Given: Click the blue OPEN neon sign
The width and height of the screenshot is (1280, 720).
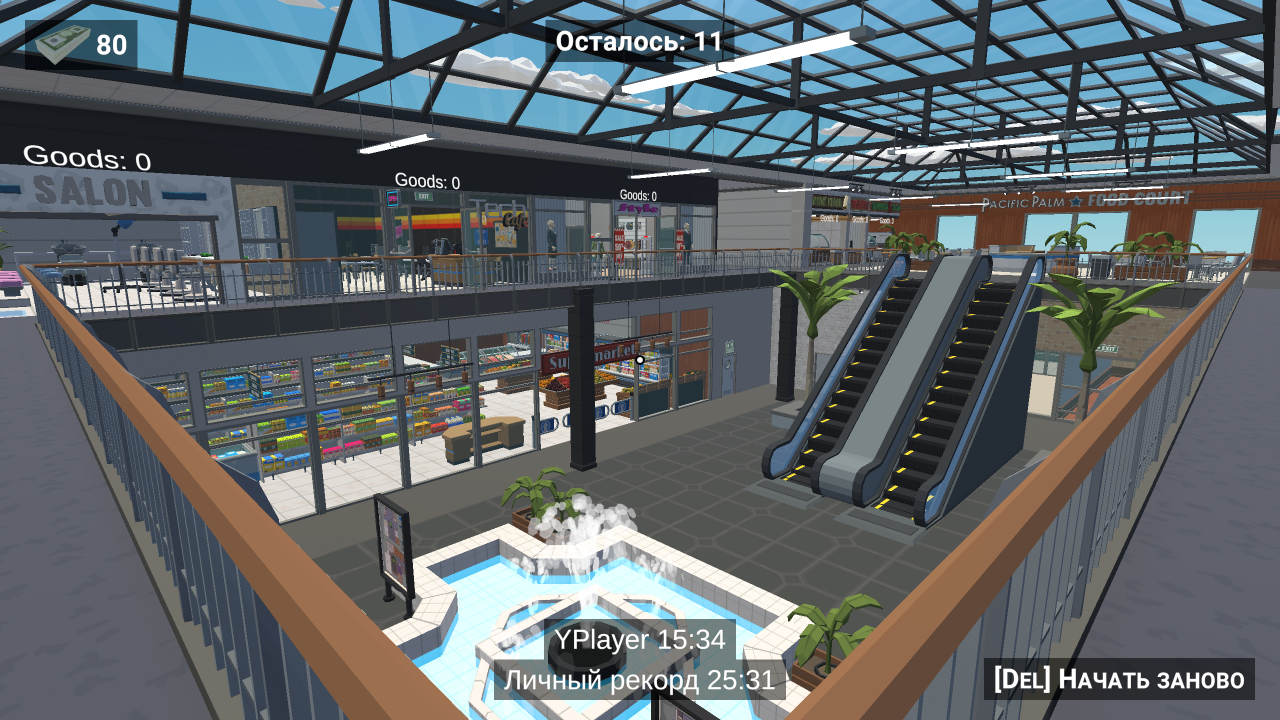Looking at the screenshot, I should [x=392, y=198].
